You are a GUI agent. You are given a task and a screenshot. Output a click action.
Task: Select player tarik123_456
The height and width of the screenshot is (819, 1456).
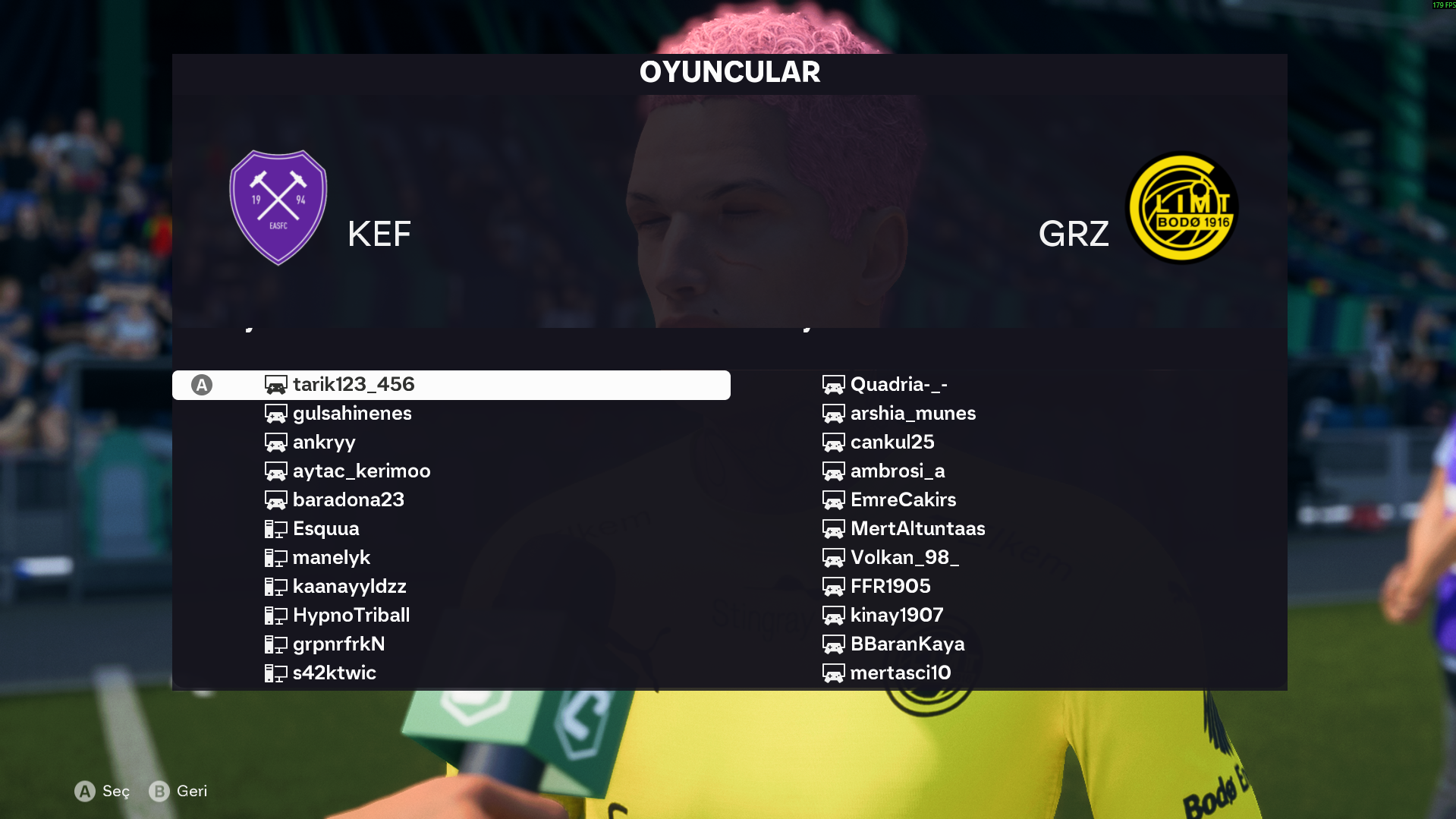pyautogui.click(x=354, y=385)
